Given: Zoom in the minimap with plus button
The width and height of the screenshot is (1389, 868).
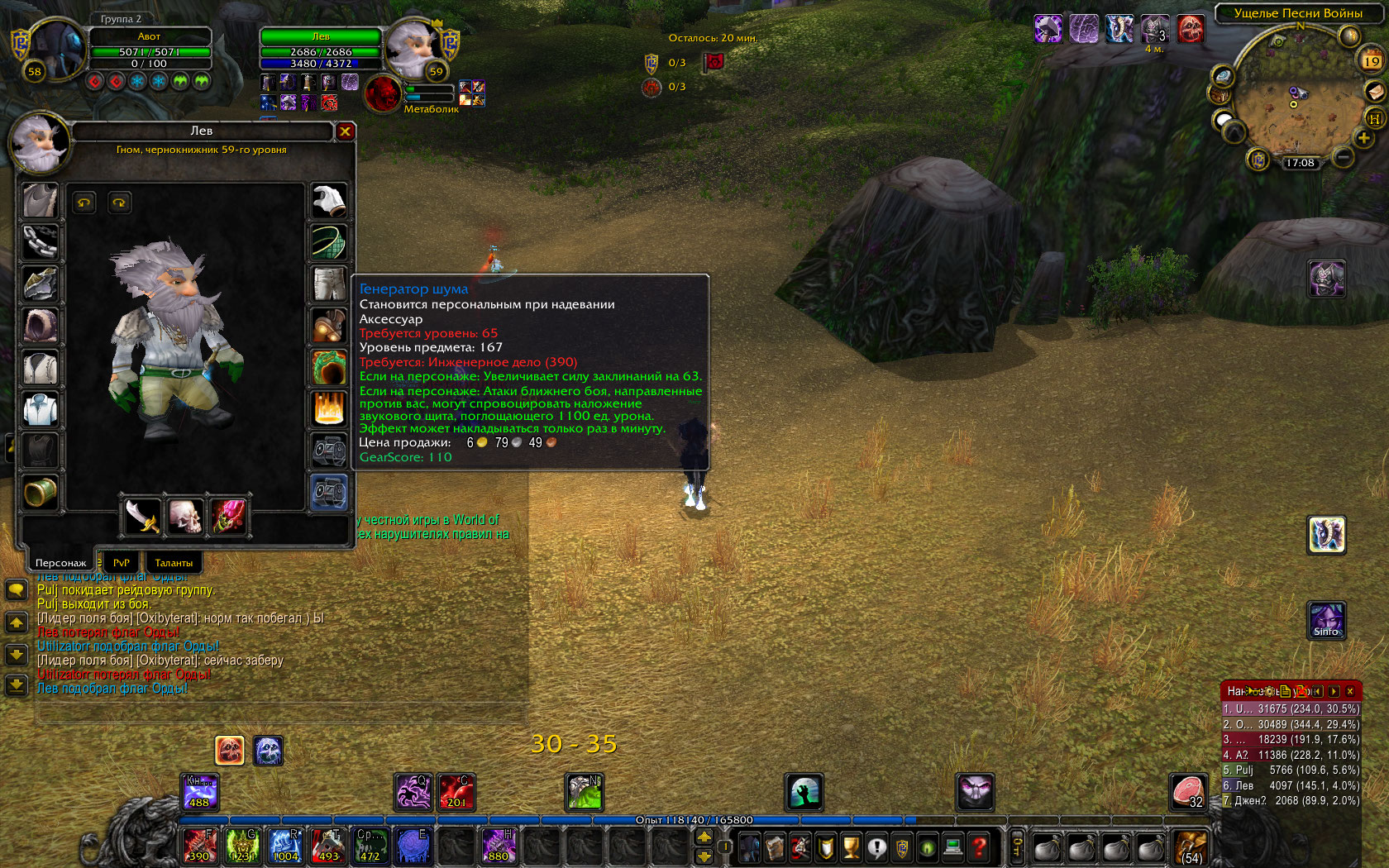Looking at the screenshot, I should [1363, 138].
